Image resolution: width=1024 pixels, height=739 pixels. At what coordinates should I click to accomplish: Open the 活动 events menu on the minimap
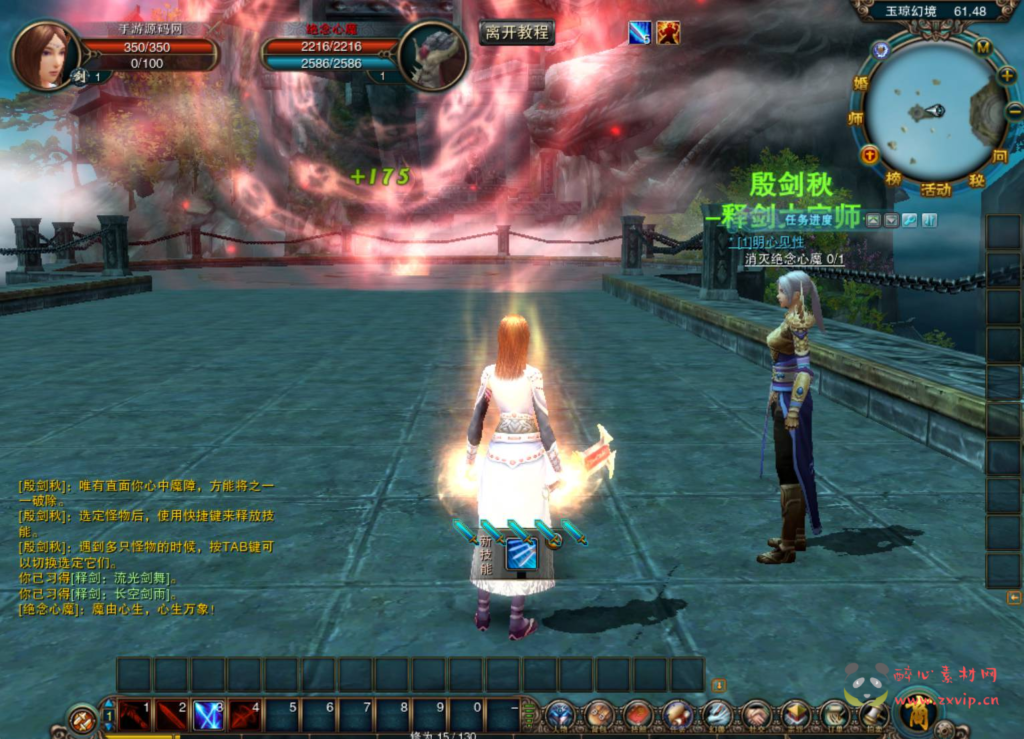(936, 189)
